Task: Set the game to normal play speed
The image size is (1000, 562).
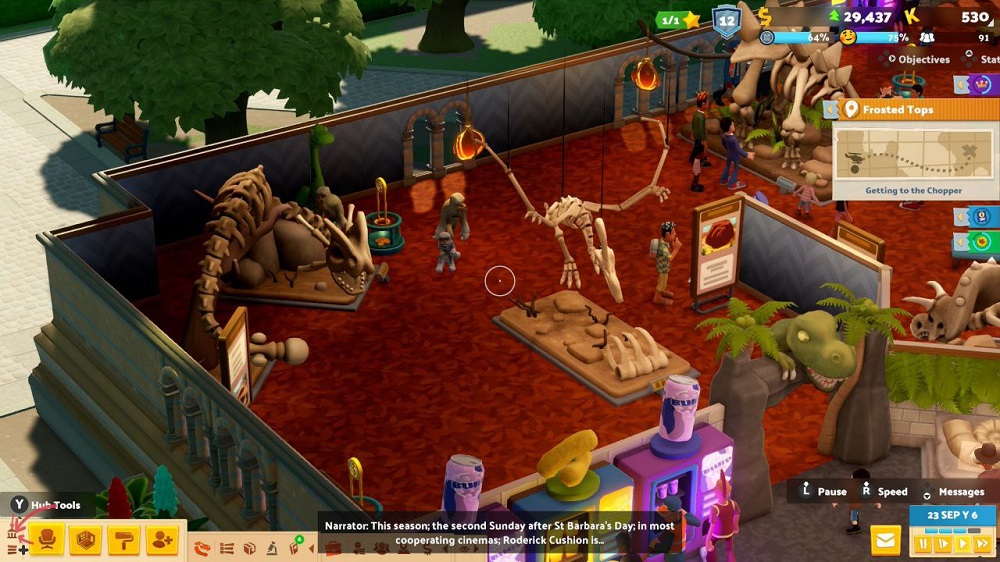Action: [962, 544]
